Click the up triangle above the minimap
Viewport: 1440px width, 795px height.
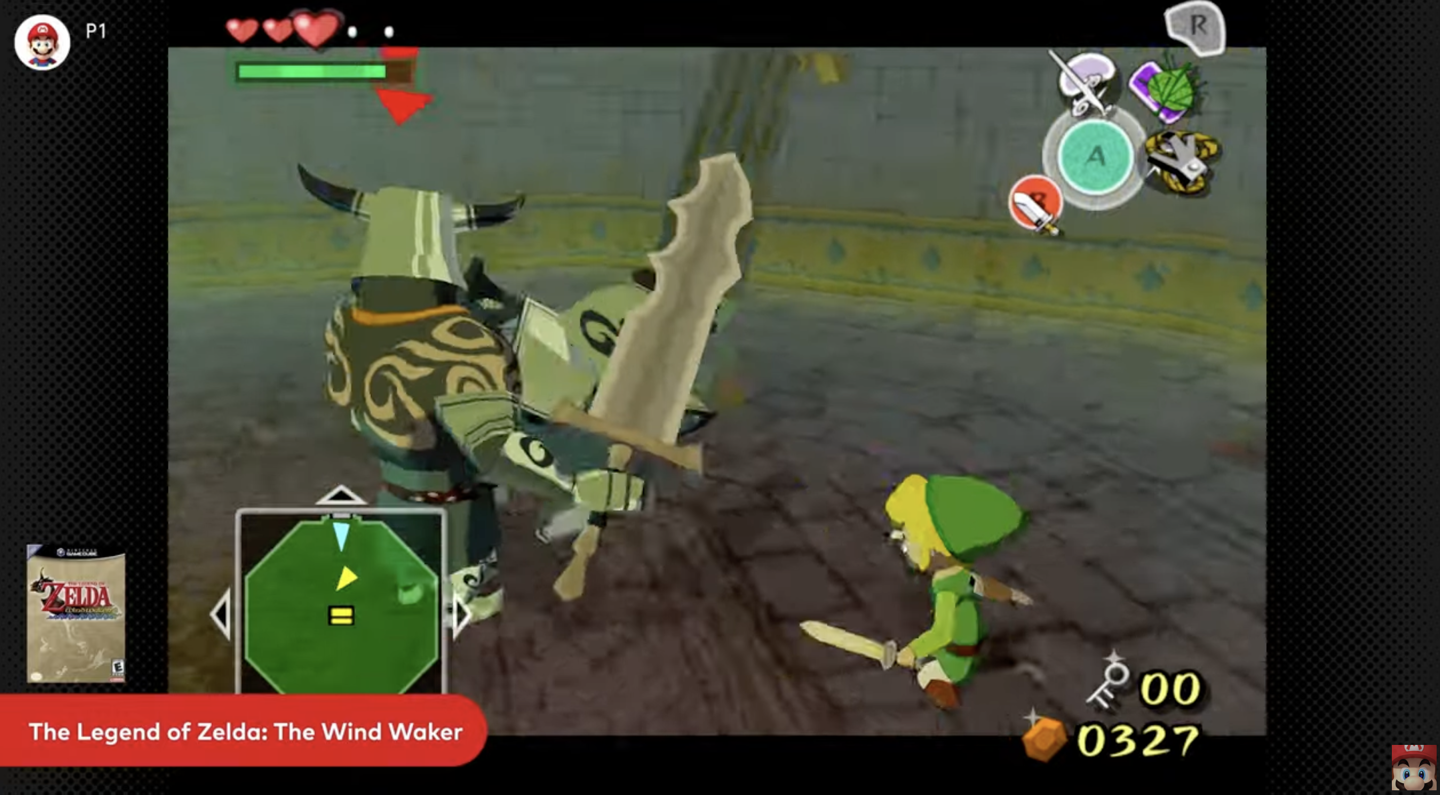click(x=341, y=494)
